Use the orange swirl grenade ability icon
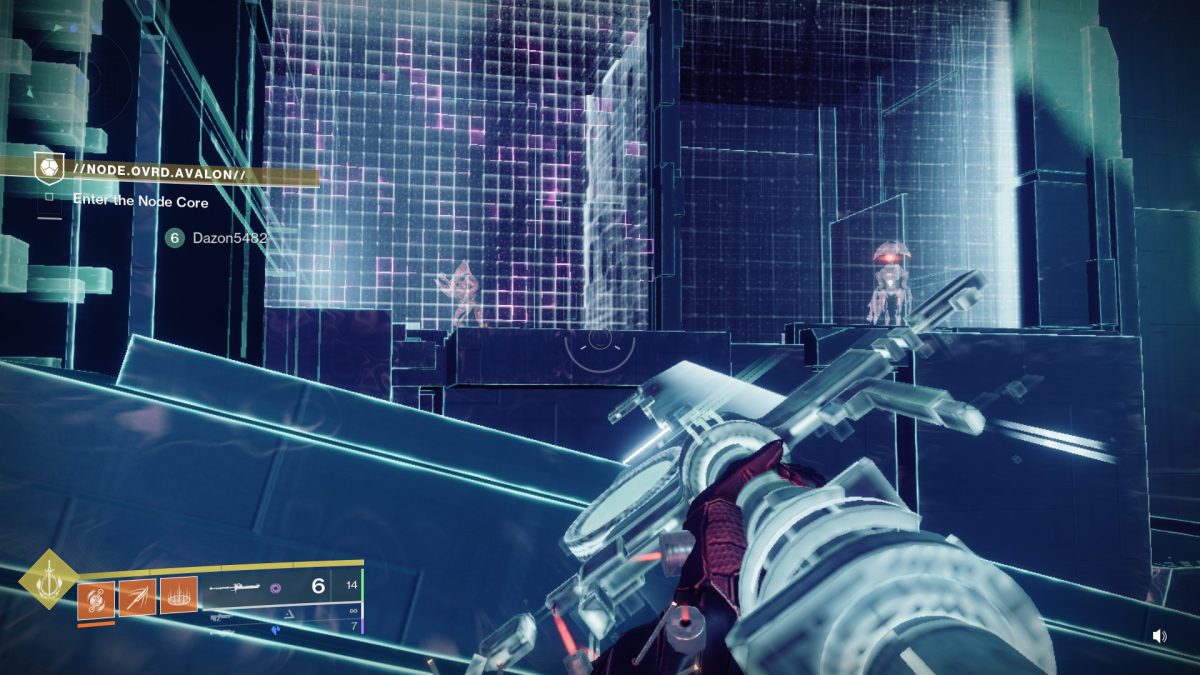This screenshot has height=675, width=1200. [x=97, y=597]
